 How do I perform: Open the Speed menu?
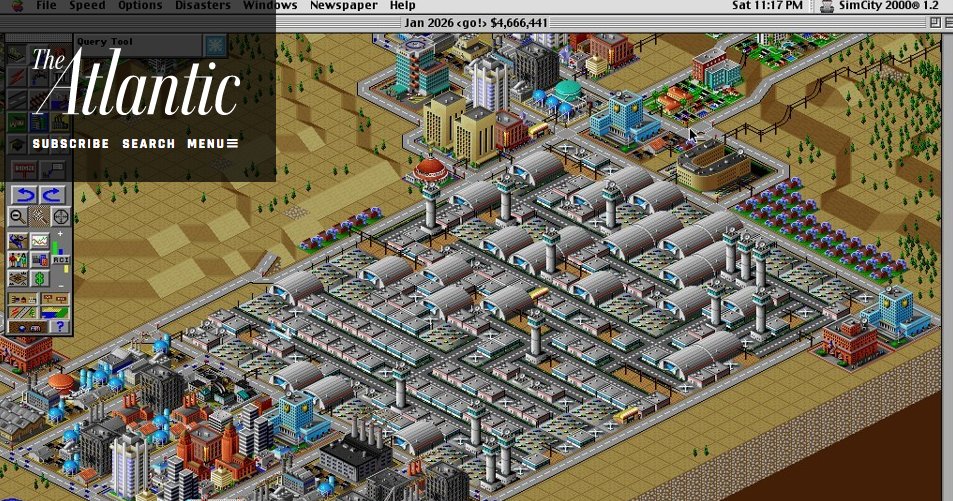click(x=87, y=5)
